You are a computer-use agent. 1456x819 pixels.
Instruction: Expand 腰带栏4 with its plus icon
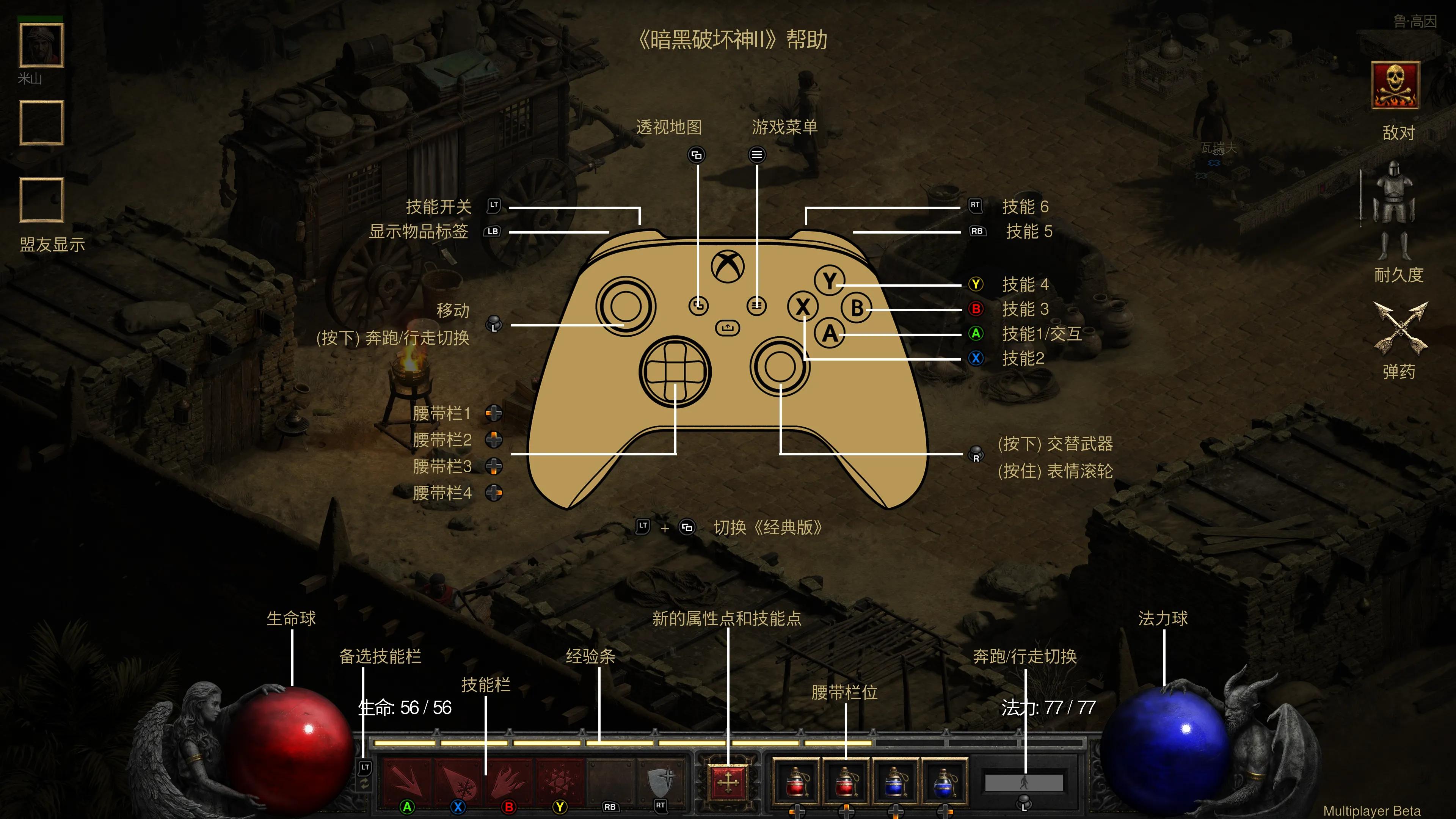[494, 493]
